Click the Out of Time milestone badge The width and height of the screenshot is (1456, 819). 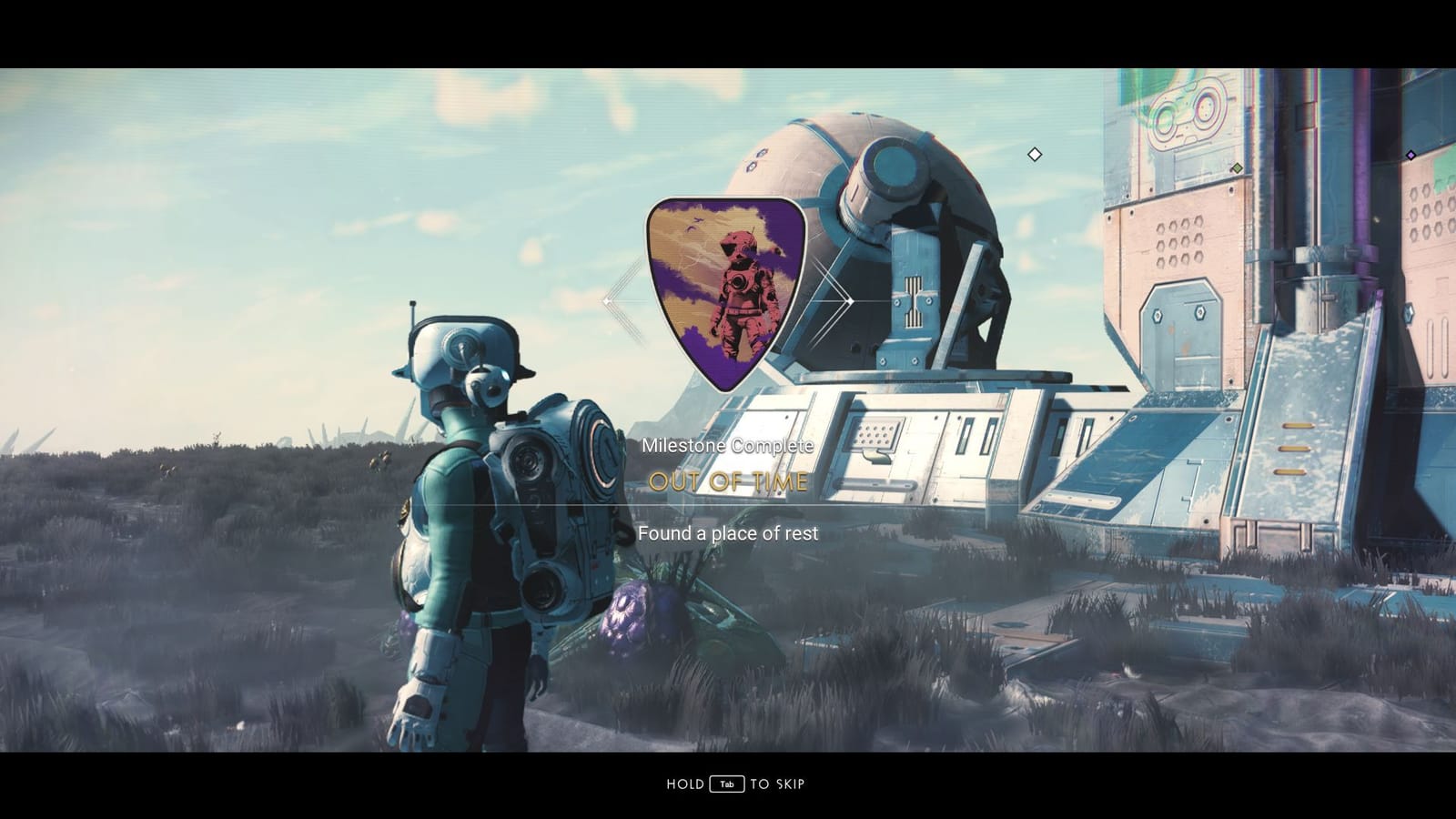pos(727,289)
